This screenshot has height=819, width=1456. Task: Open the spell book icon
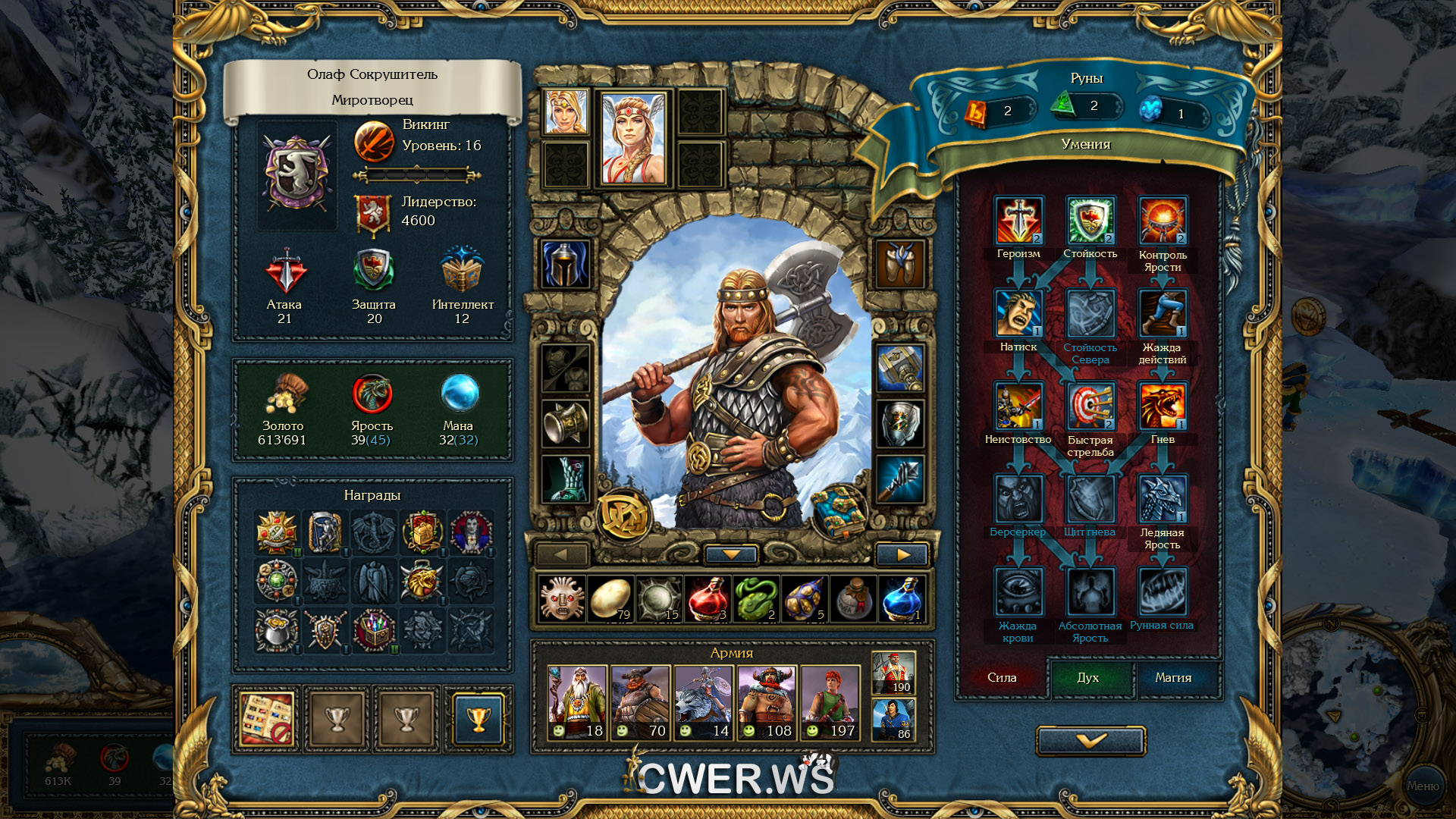click(838, 512)
